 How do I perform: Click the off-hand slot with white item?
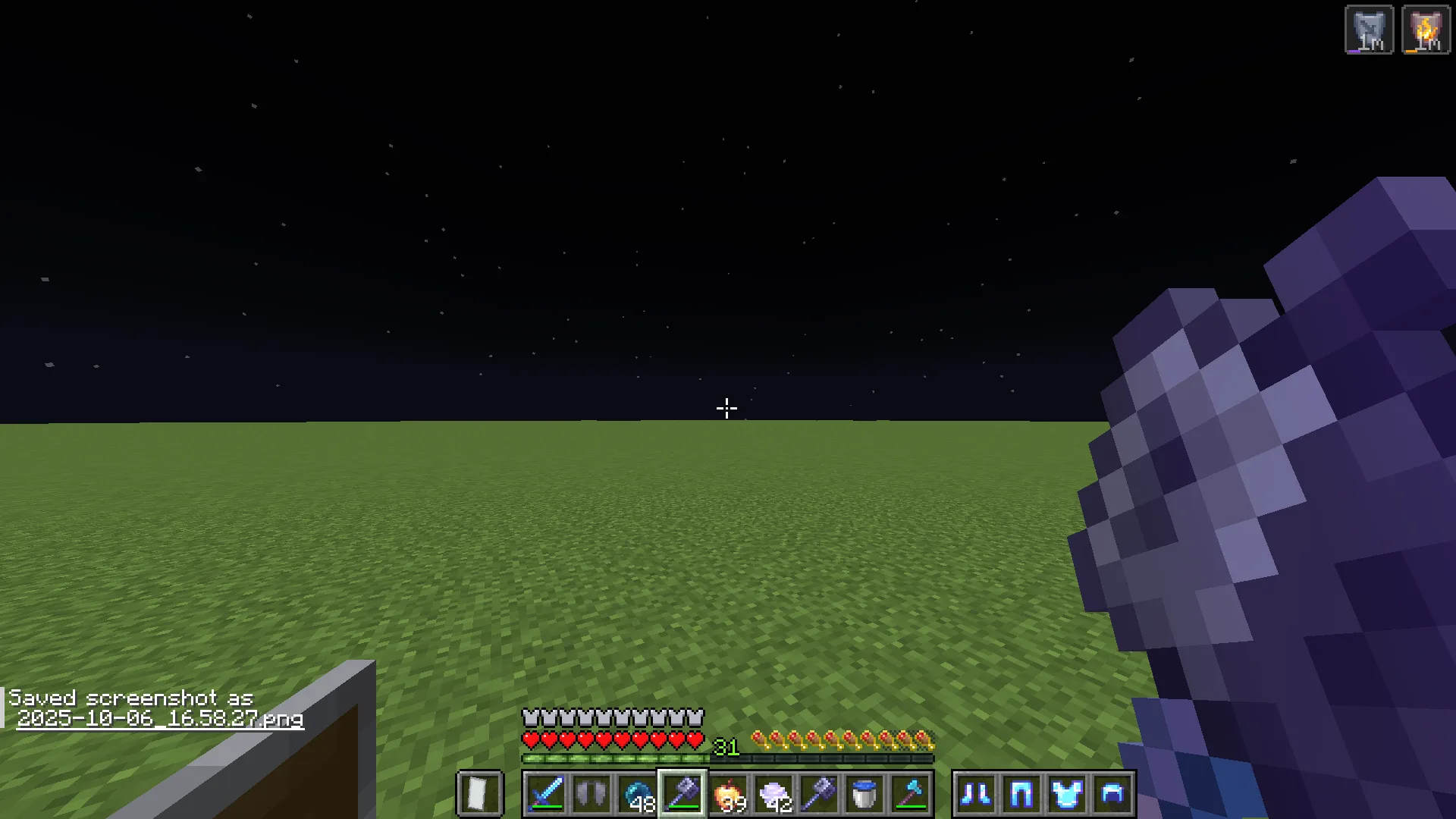(x=479, y=794)
